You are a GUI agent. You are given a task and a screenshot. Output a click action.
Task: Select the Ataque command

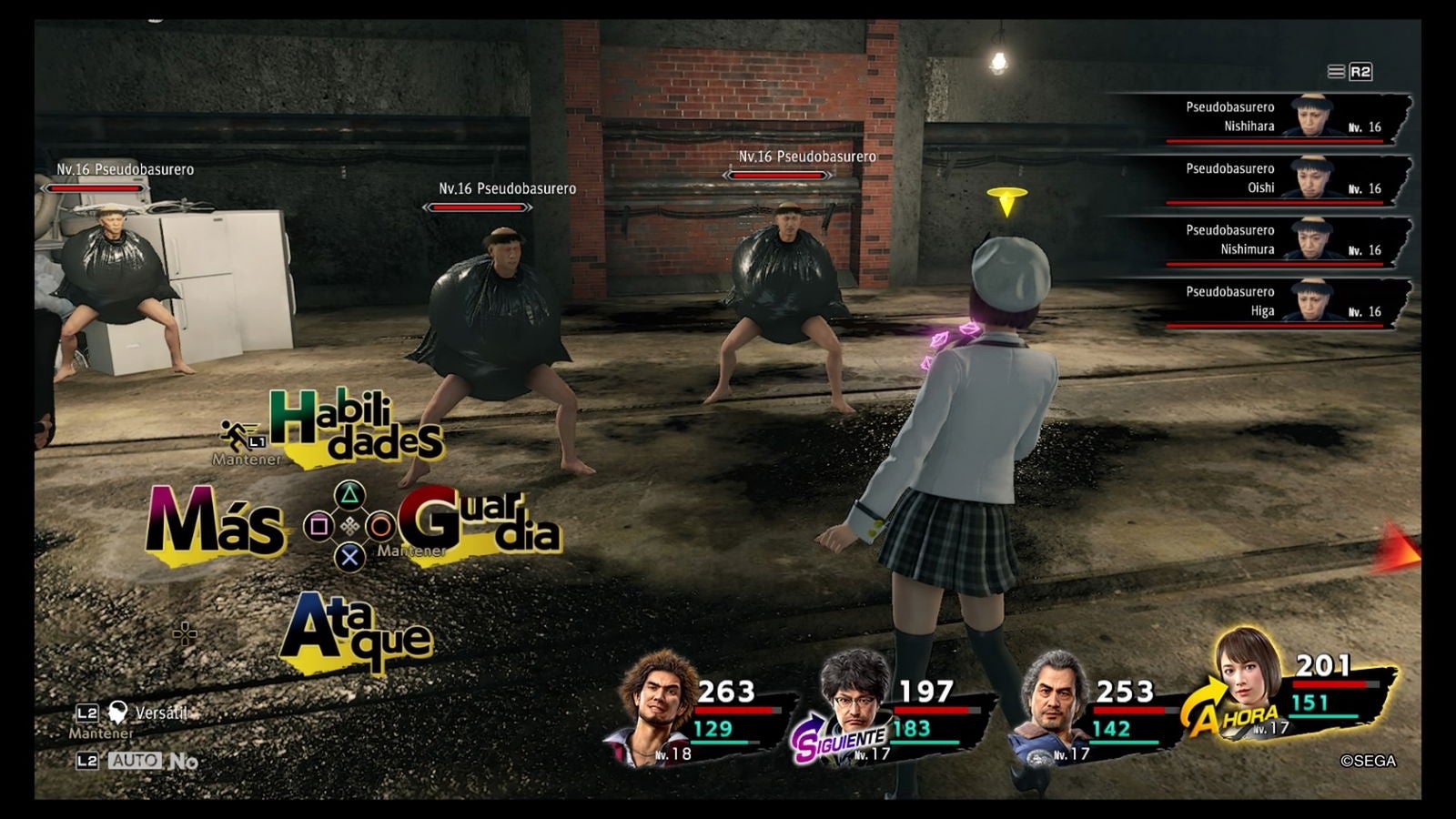pos(350,628)
